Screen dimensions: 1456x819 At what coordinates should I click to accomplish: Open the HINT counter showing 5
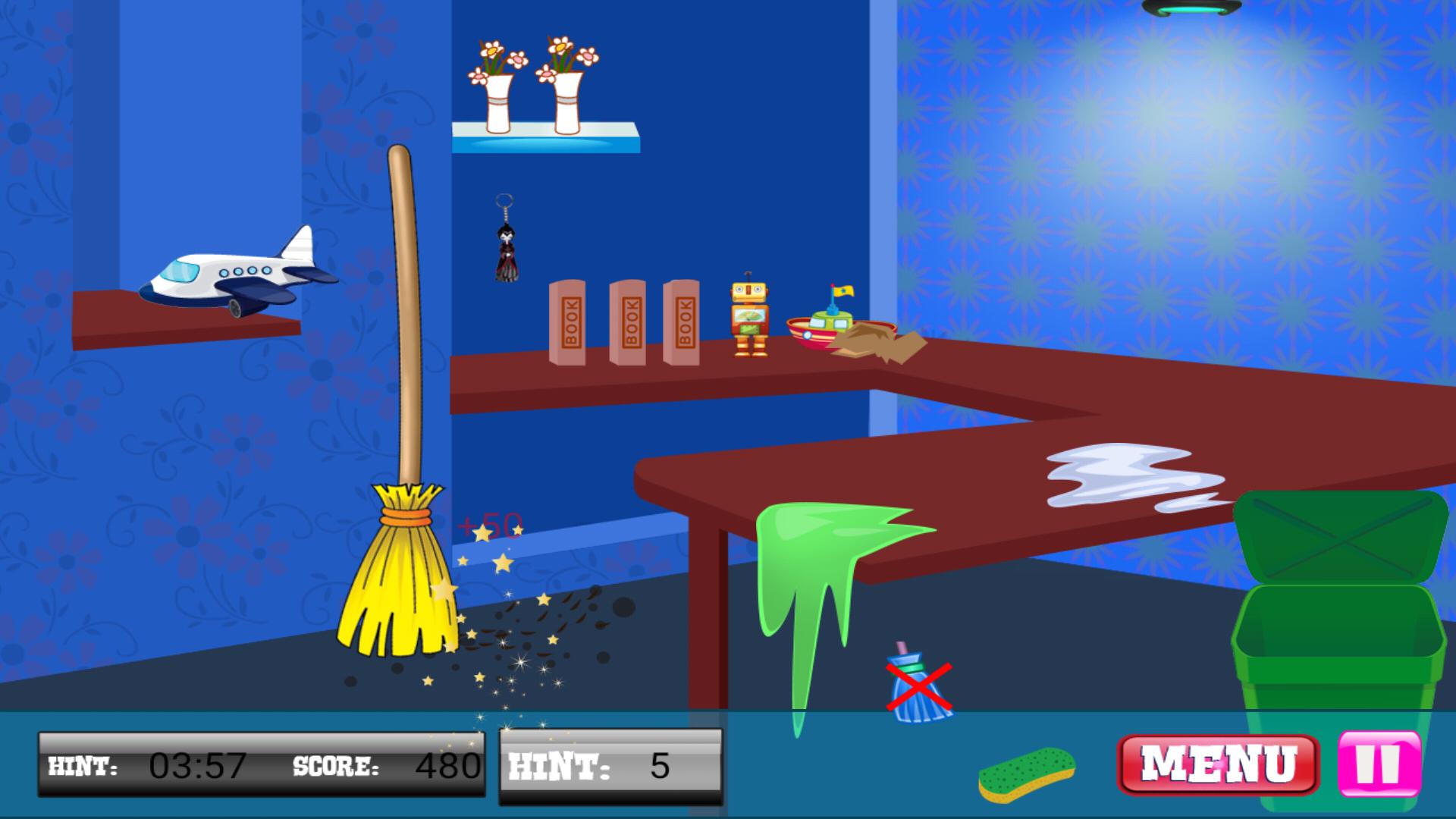click(610, 766)
